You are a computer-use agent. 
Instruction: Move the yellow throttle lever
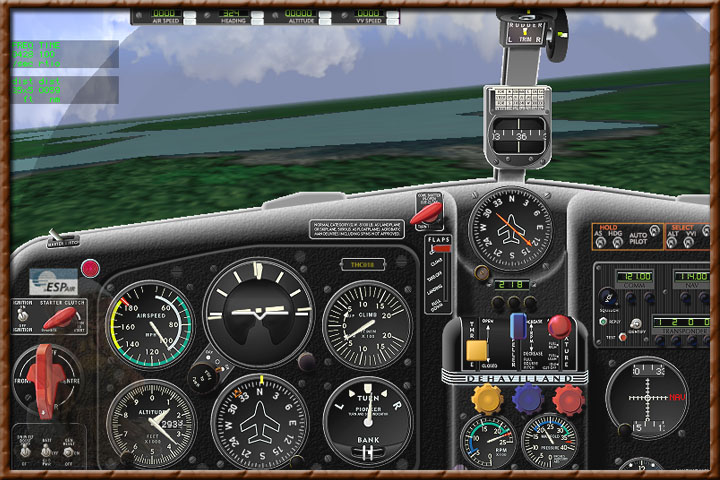(x=477, y=349)
